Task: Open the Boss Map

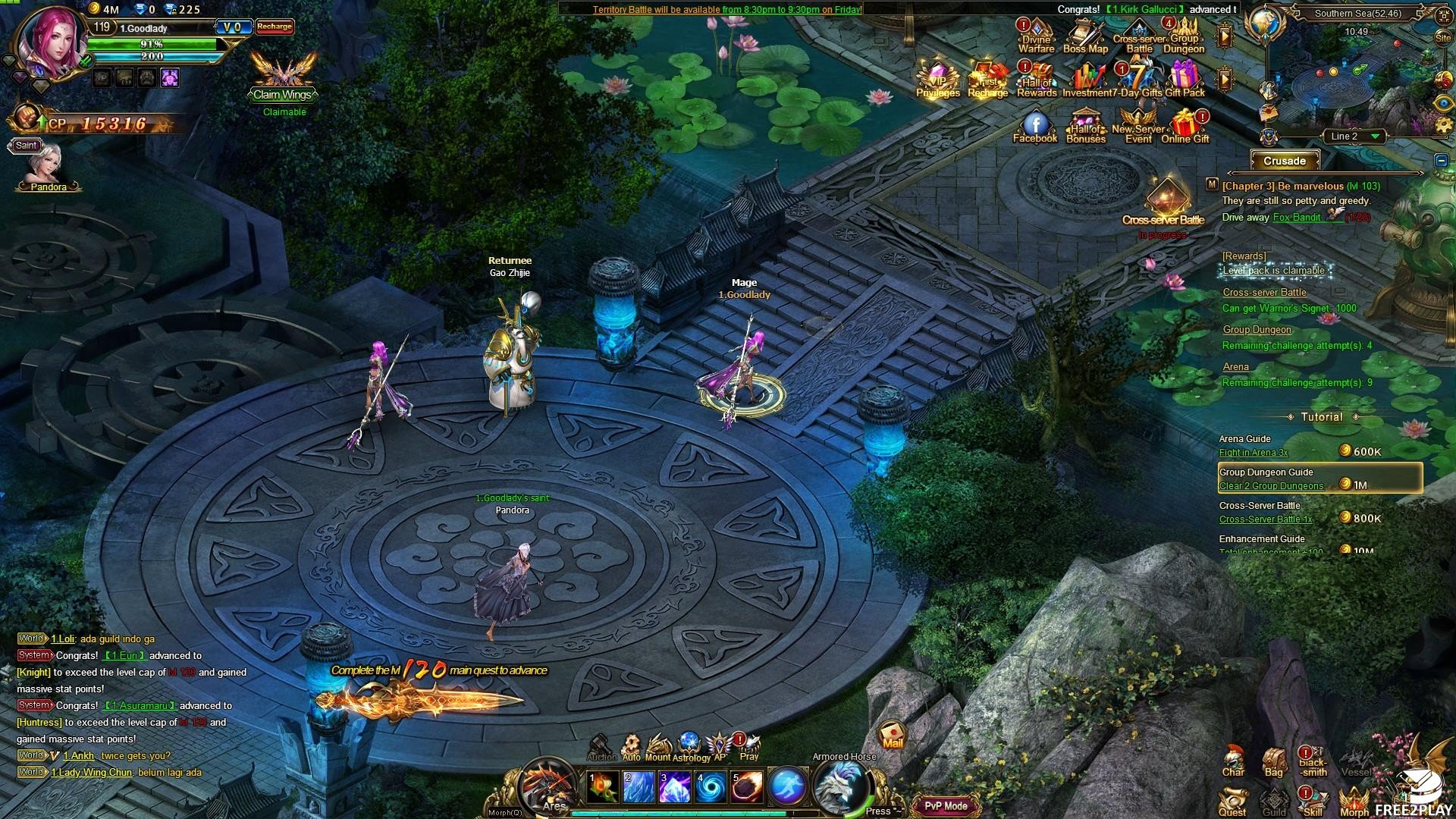Action: coord(1085,36)
